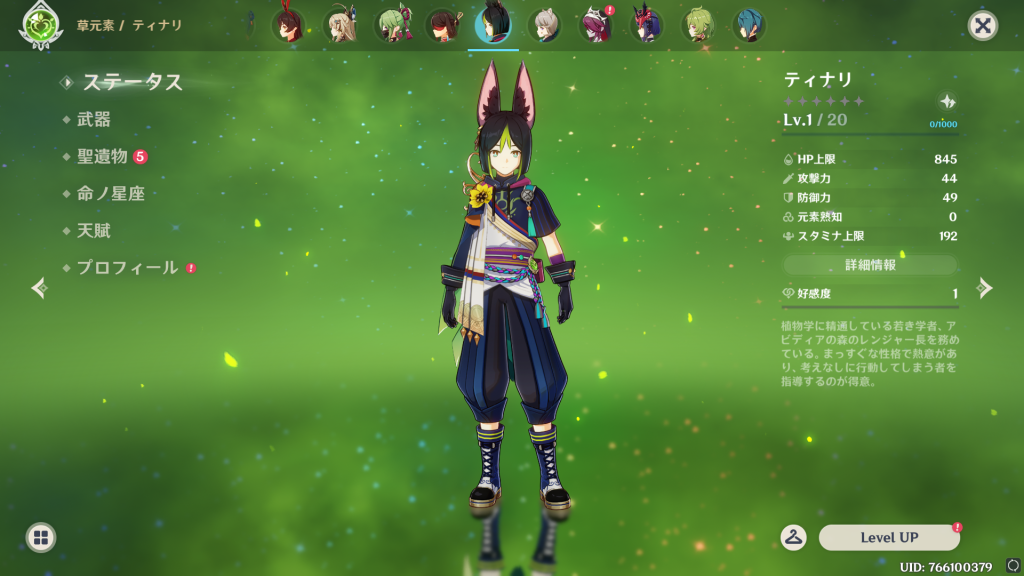Select the grey-haired cat-eared character portrait
This screenshot has height=576, width=1024.
pyautogui.click(x=545, y=26)
